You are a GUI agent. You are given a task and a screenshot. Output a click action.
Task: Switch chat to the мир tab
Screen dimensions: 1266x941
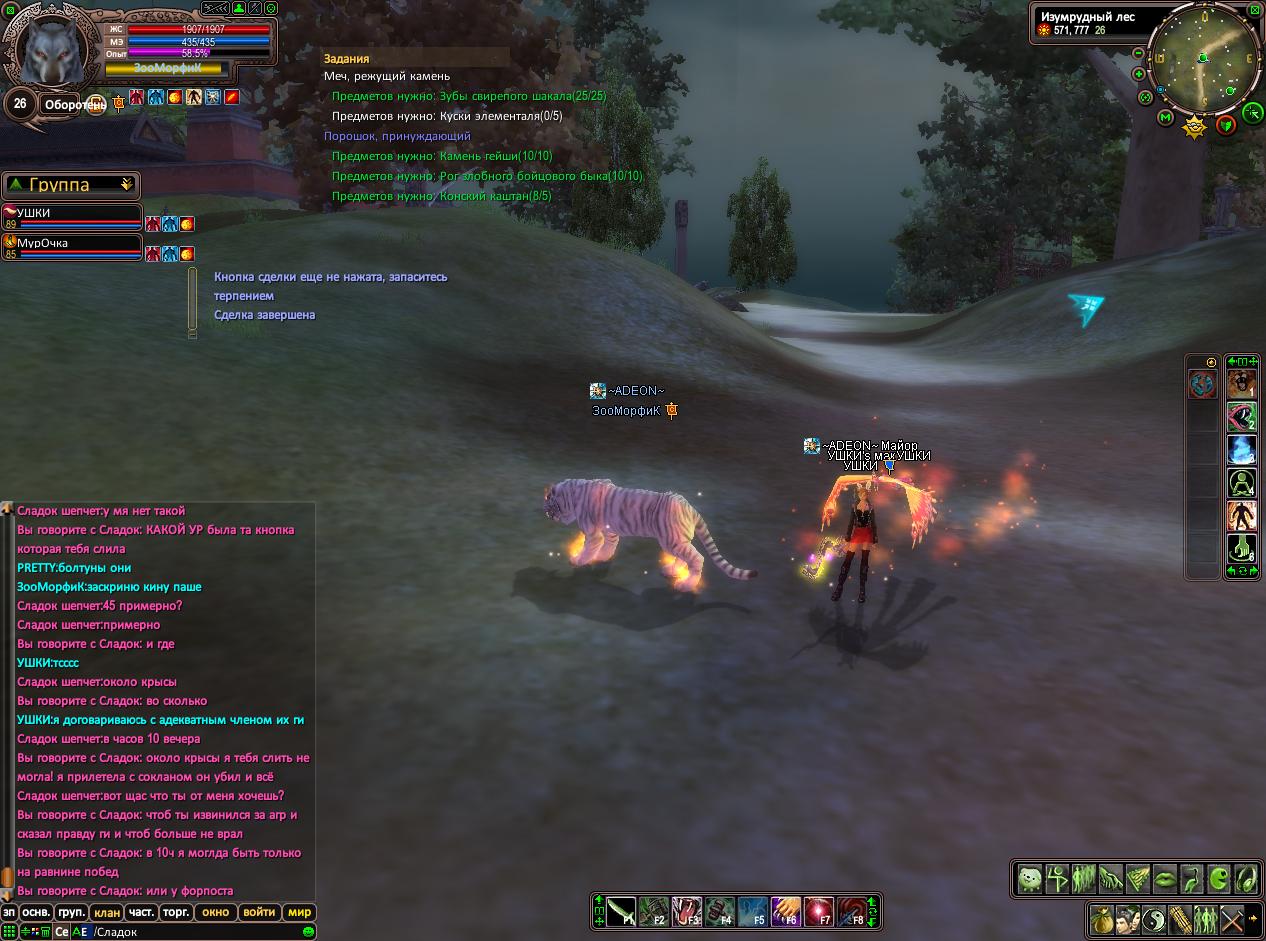[299, 912]
